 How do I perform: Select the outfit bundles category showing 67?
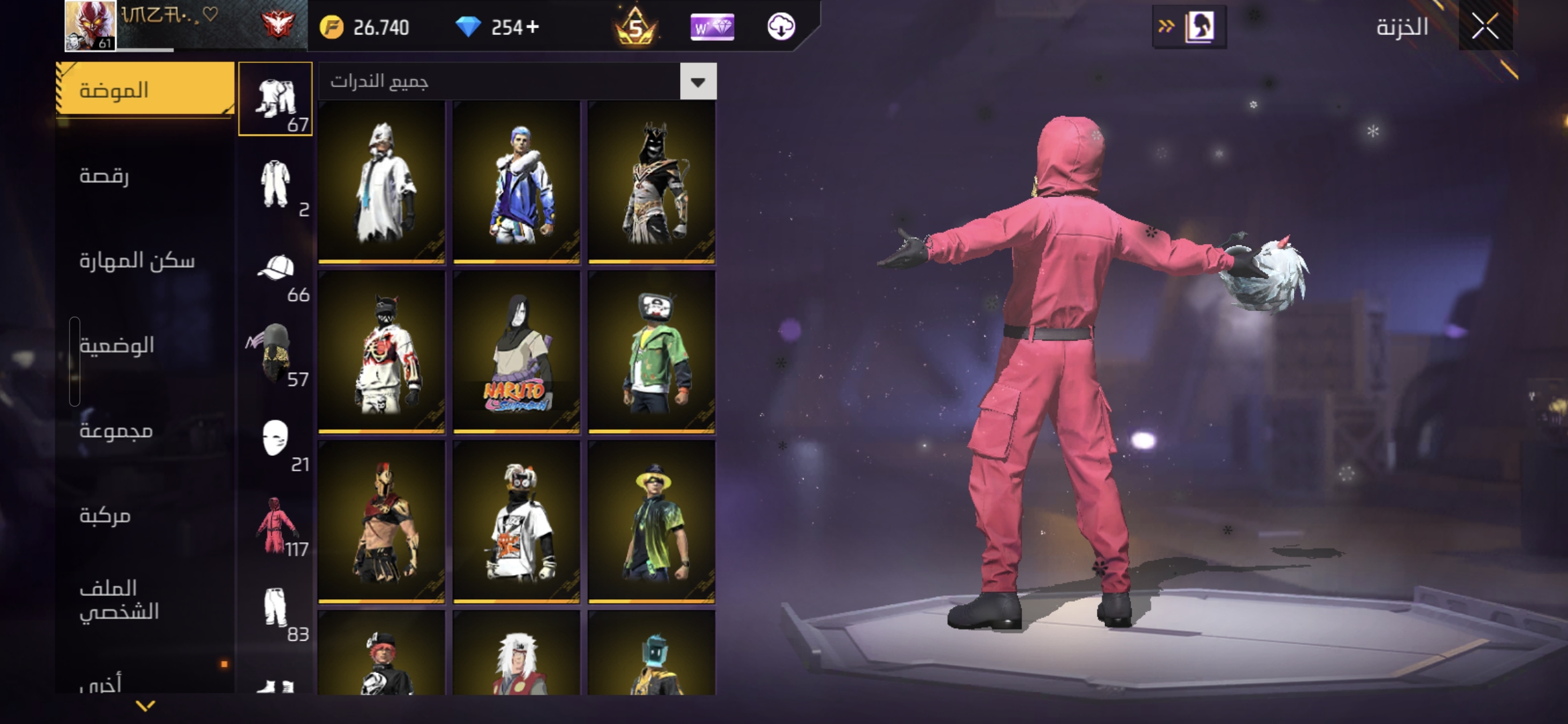click(x=275, y=99)
